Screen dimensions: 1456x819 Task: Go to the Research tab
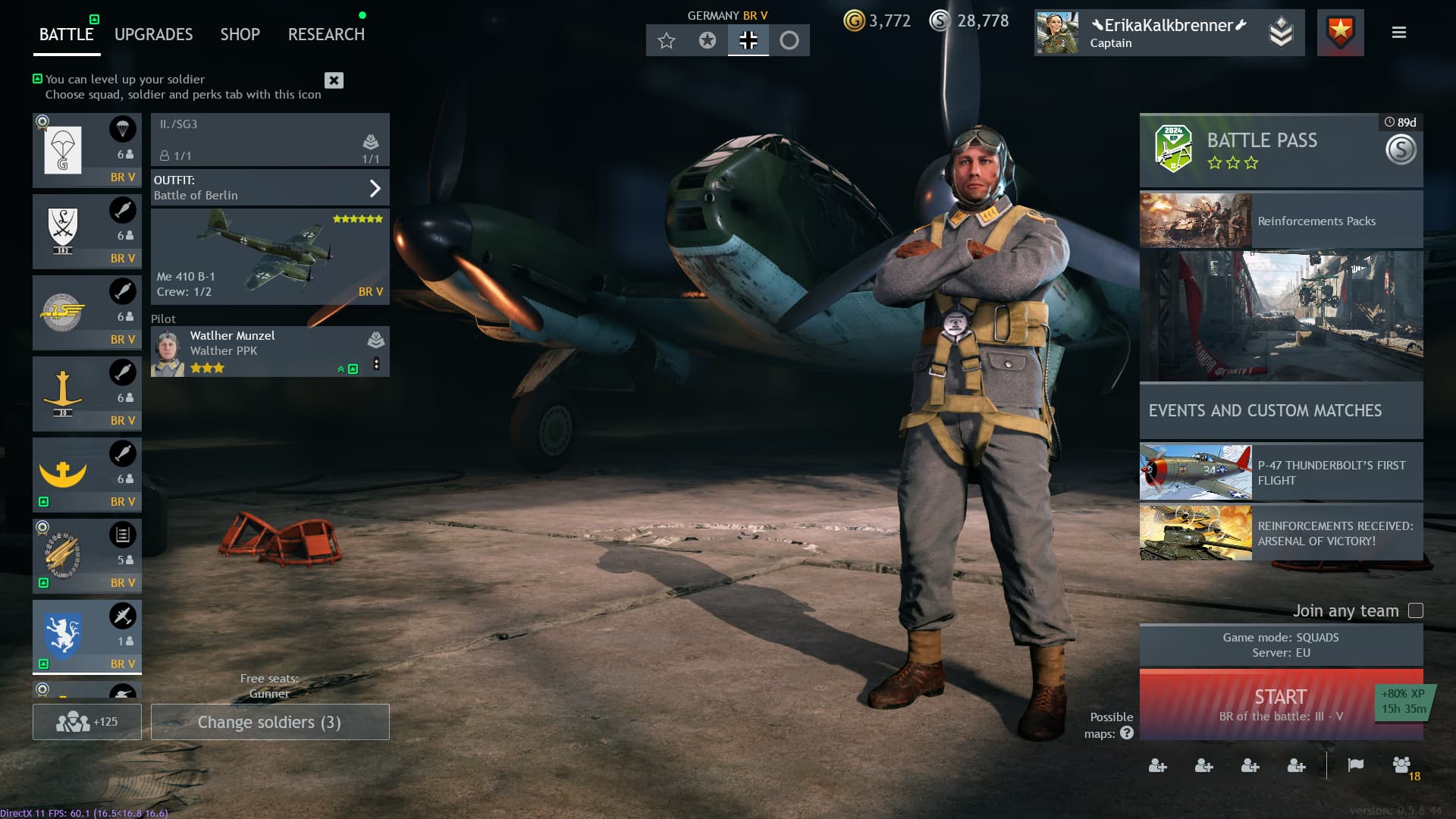coord(326,34)
